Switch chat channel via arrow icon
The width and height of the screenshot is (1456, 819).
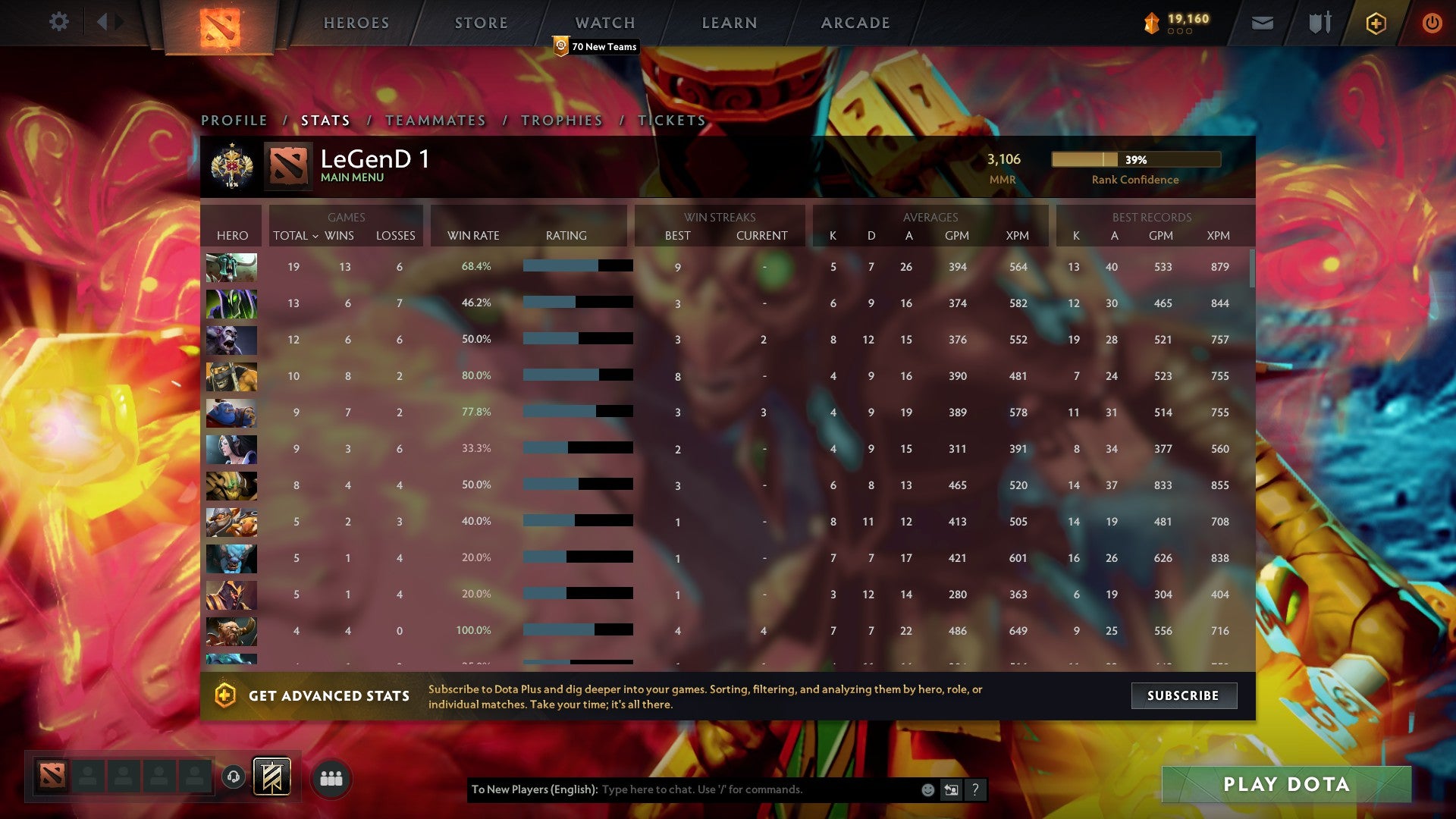click(x=950, y=790)
